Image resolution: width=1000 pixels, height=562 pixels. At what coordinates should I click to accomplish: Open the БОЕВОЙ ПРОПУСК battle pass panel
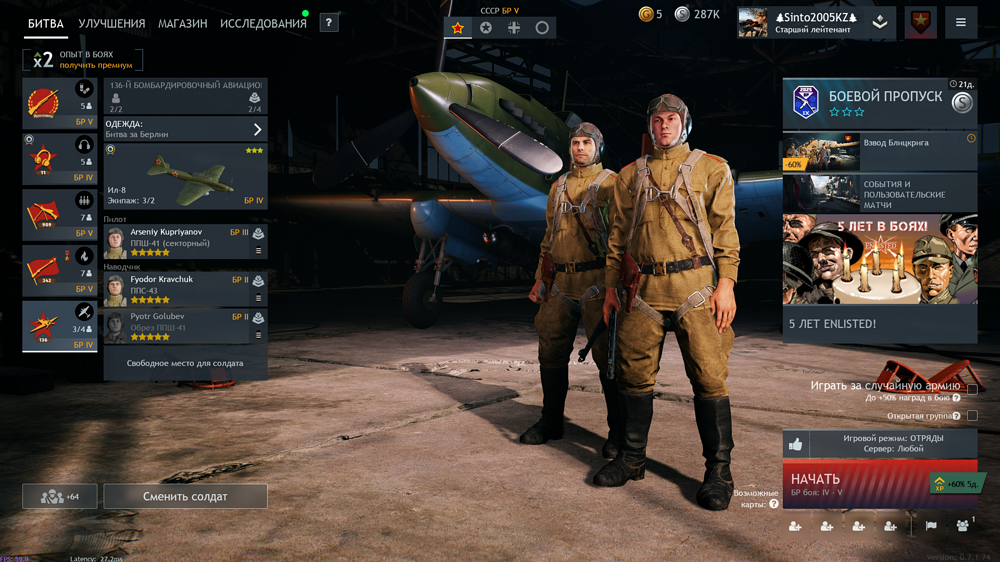(880, 103)
